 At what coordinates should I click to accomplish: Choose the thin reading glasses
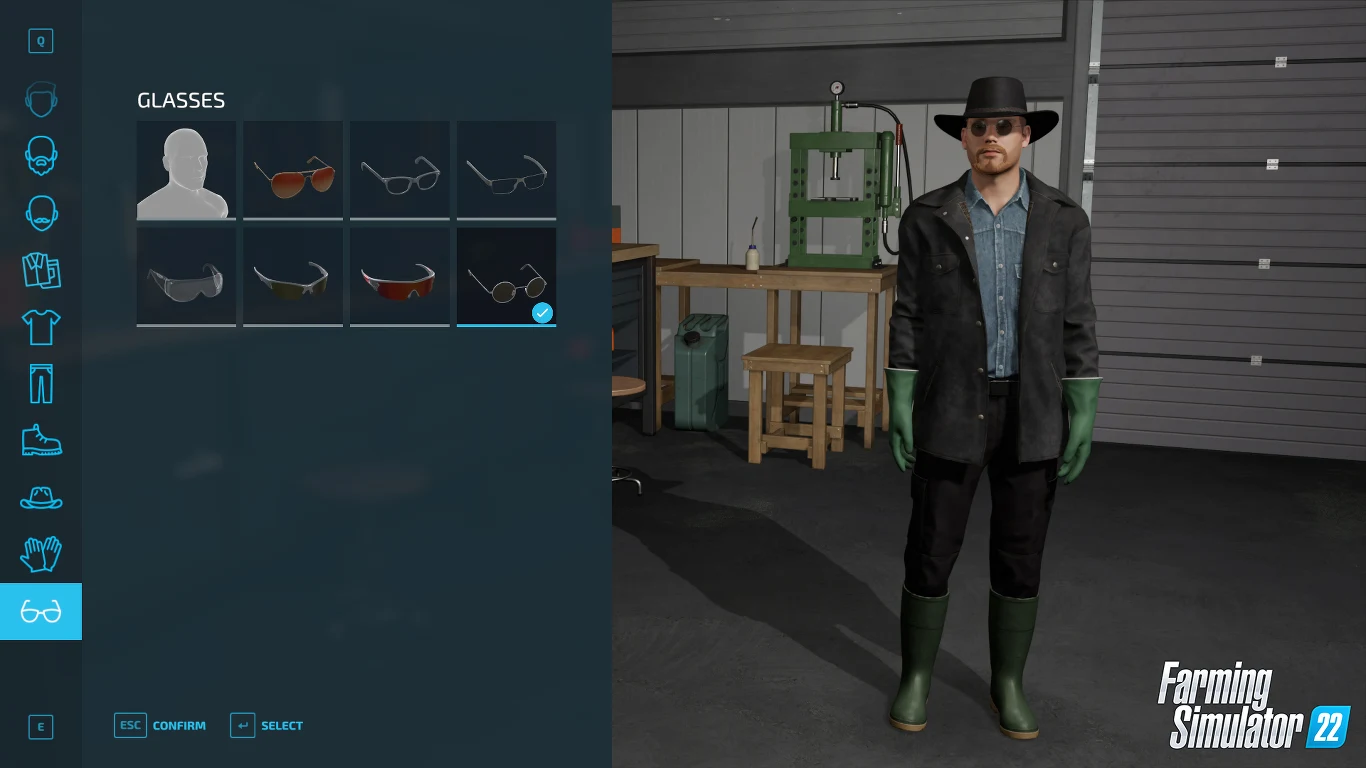click(x=506, y=170)
